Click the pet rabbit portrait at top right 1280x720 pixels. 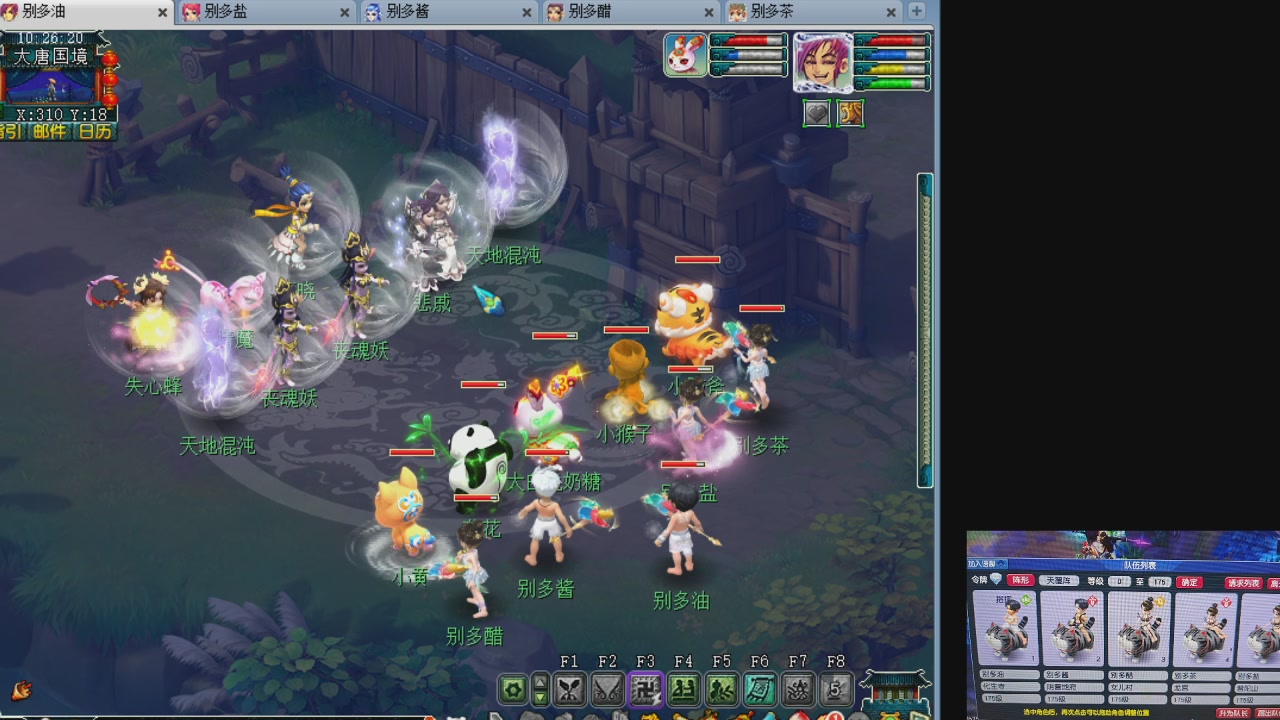(x=684, y=55)
